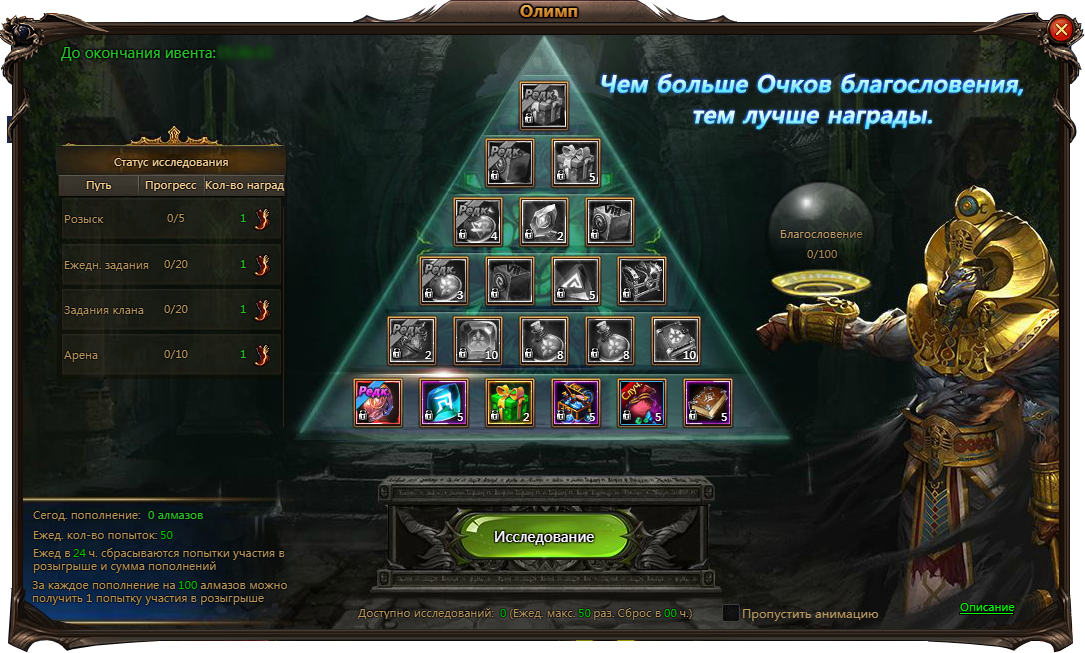Toggle the Пропустить анимацию checkbox
Viewport: 1085px width, 653px height.
click(731, 613)
